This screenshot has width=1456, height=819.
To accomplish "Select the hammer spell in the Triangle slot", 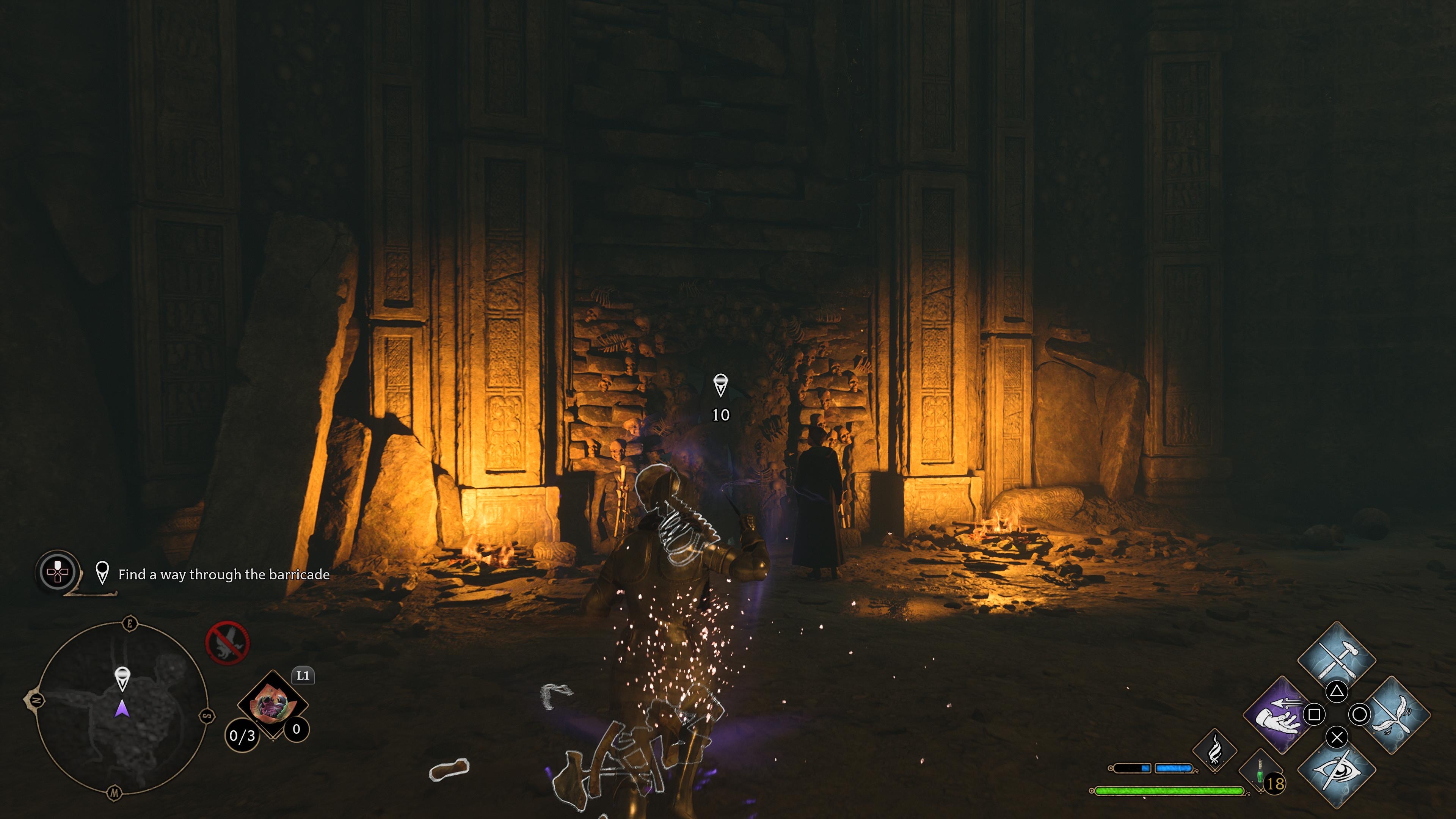I will [x=1337, y=659].
